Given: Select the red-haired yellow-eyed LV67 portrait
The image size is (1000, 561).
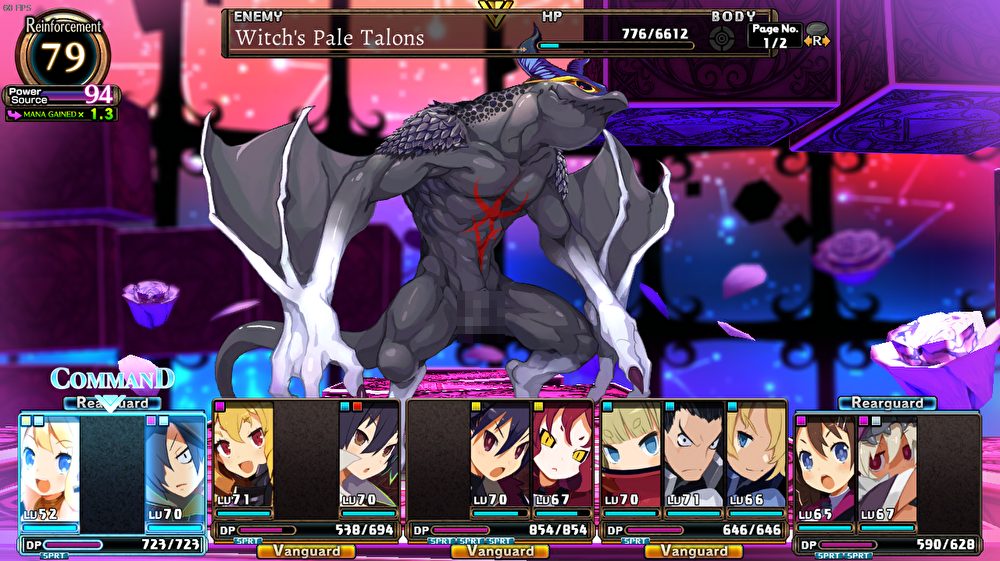Looking at the screenshot, I should coord(563,462).
